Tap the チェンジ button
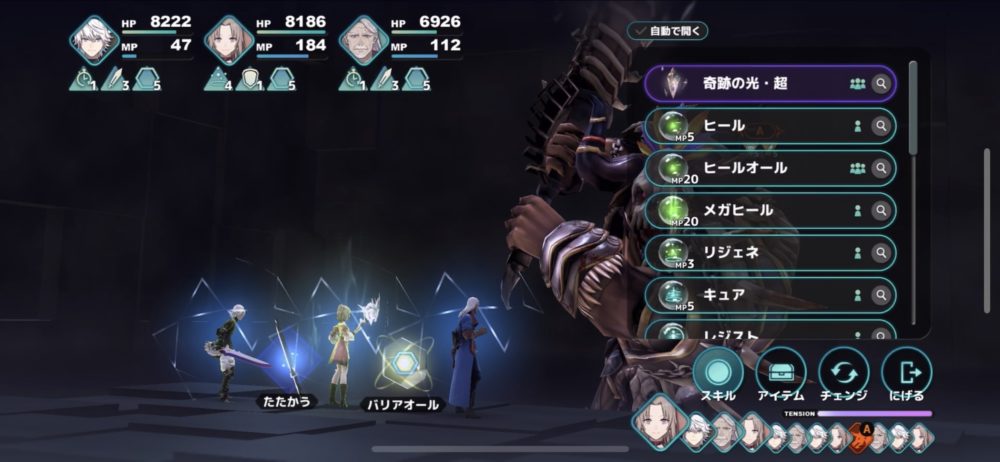 843,374
